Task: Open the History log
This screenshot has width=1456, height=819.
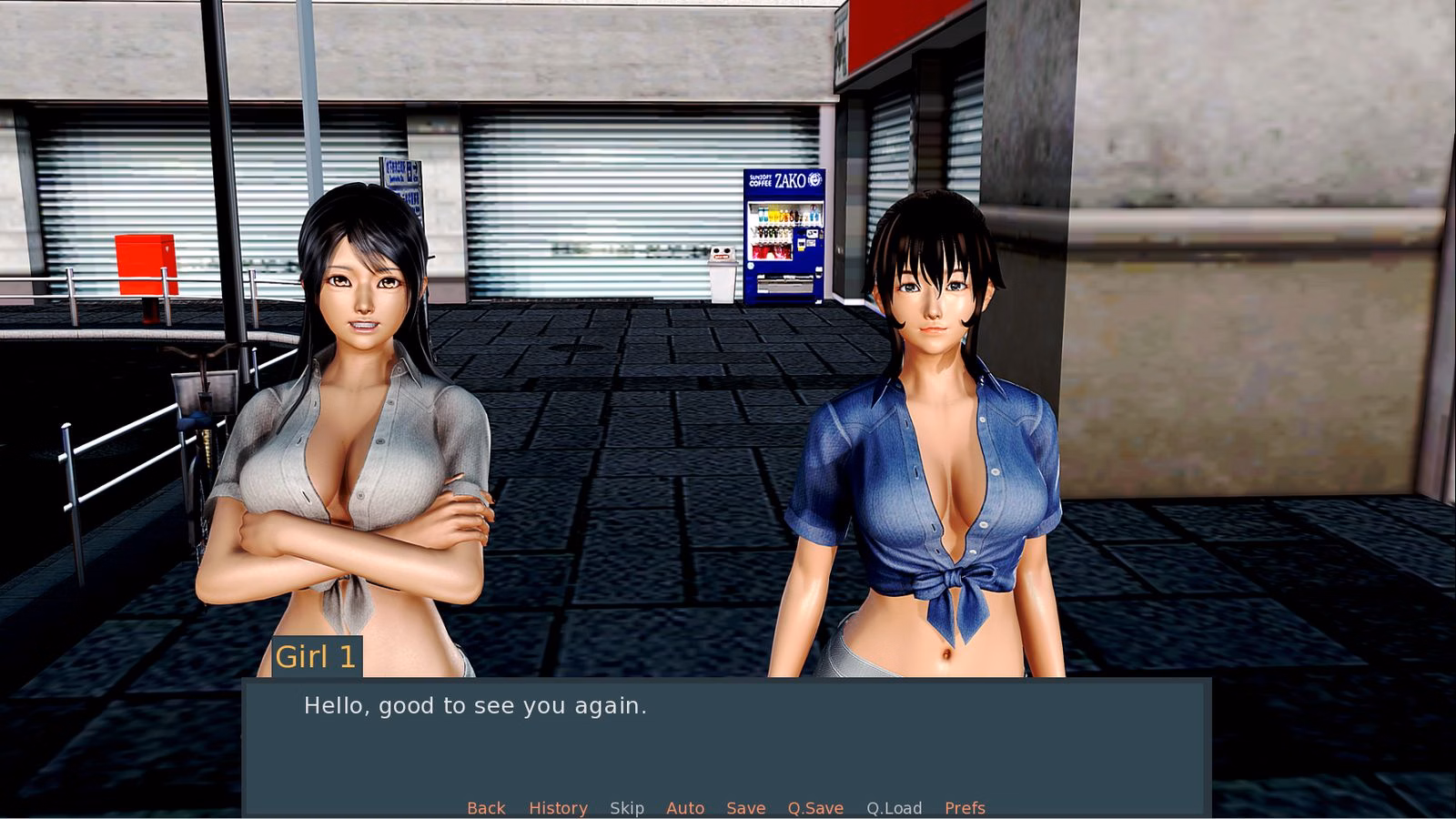Action: [x=558, y=808]
